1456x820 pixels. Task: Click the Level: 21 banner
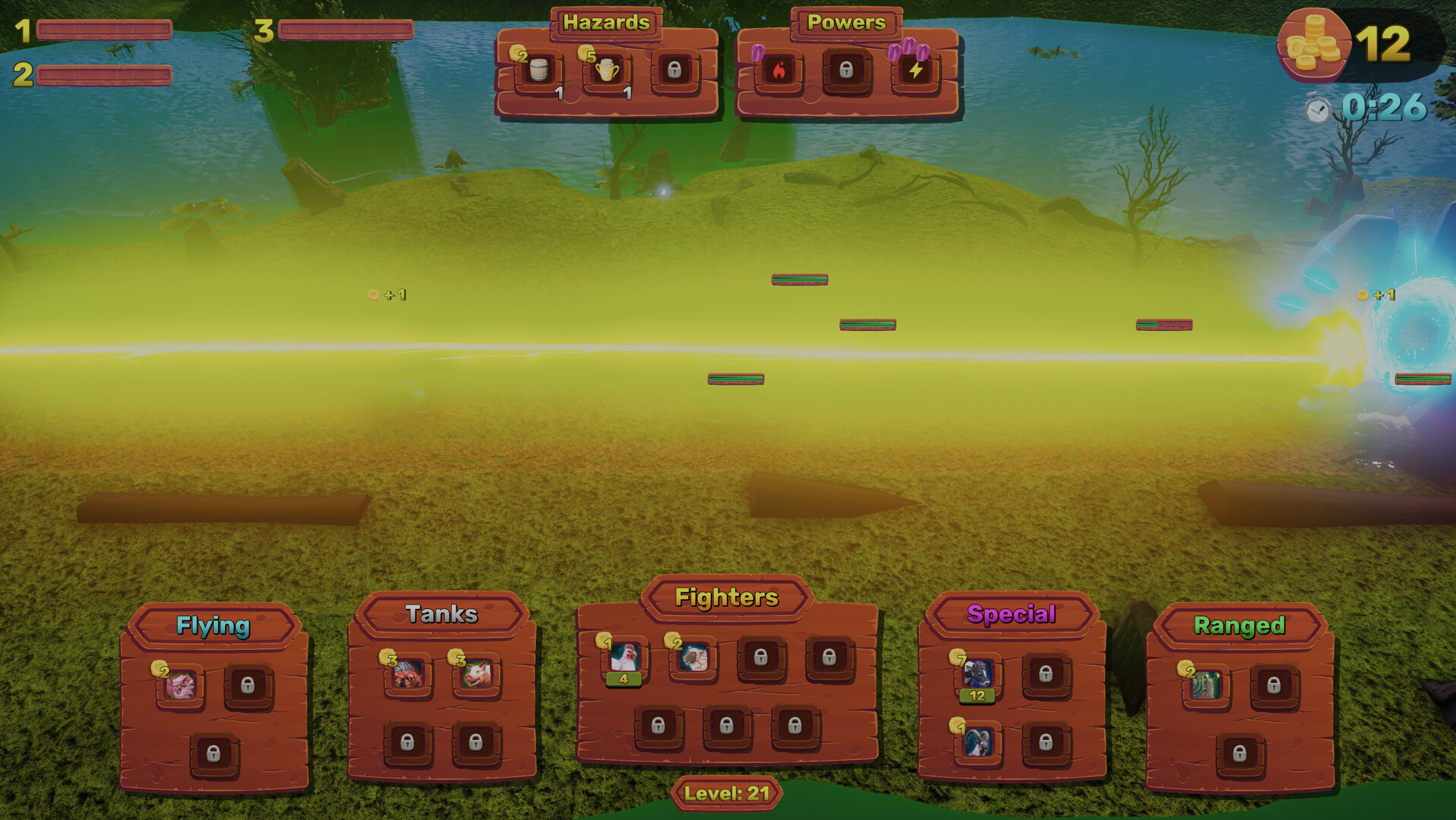pyautogui.click(x=727, y=792)
